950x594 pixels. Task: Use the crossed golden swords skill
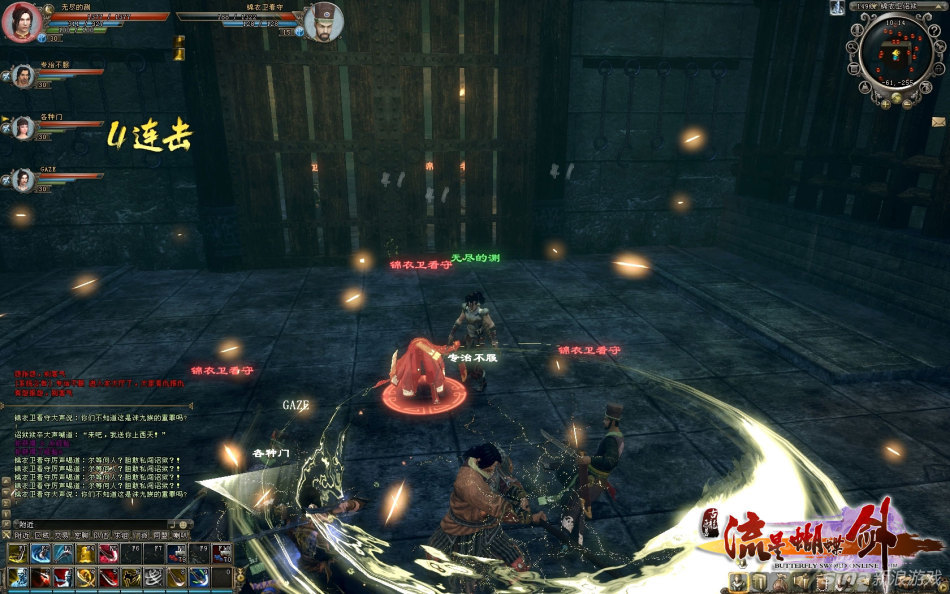85,577
